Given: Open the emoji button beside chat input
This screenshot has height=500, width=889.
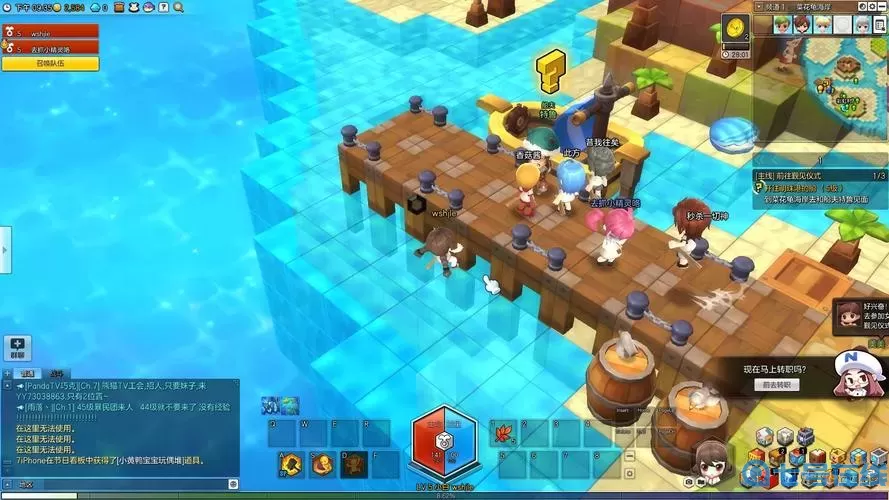Looking at the screenshot, I should pos(233,484).
